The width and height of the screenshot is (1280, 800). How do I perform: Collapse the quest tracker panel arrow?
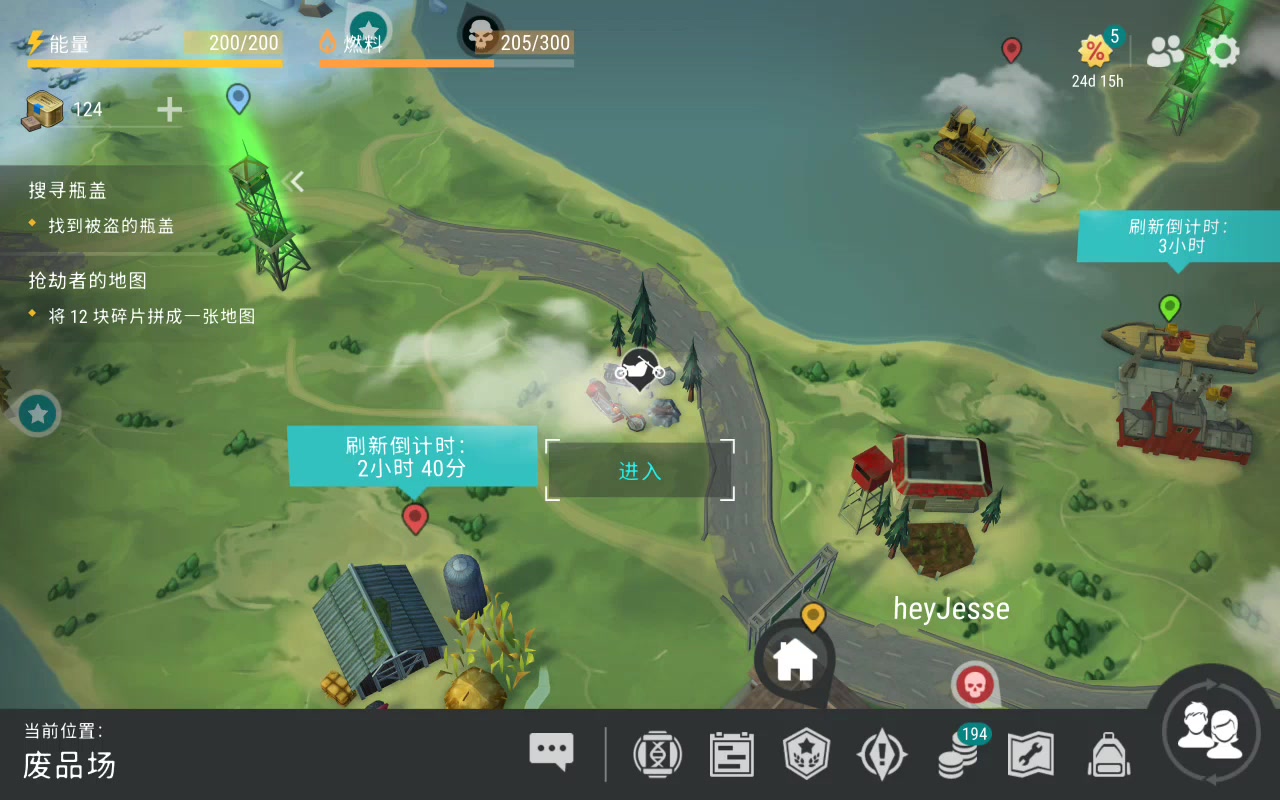tap(294, 181)
